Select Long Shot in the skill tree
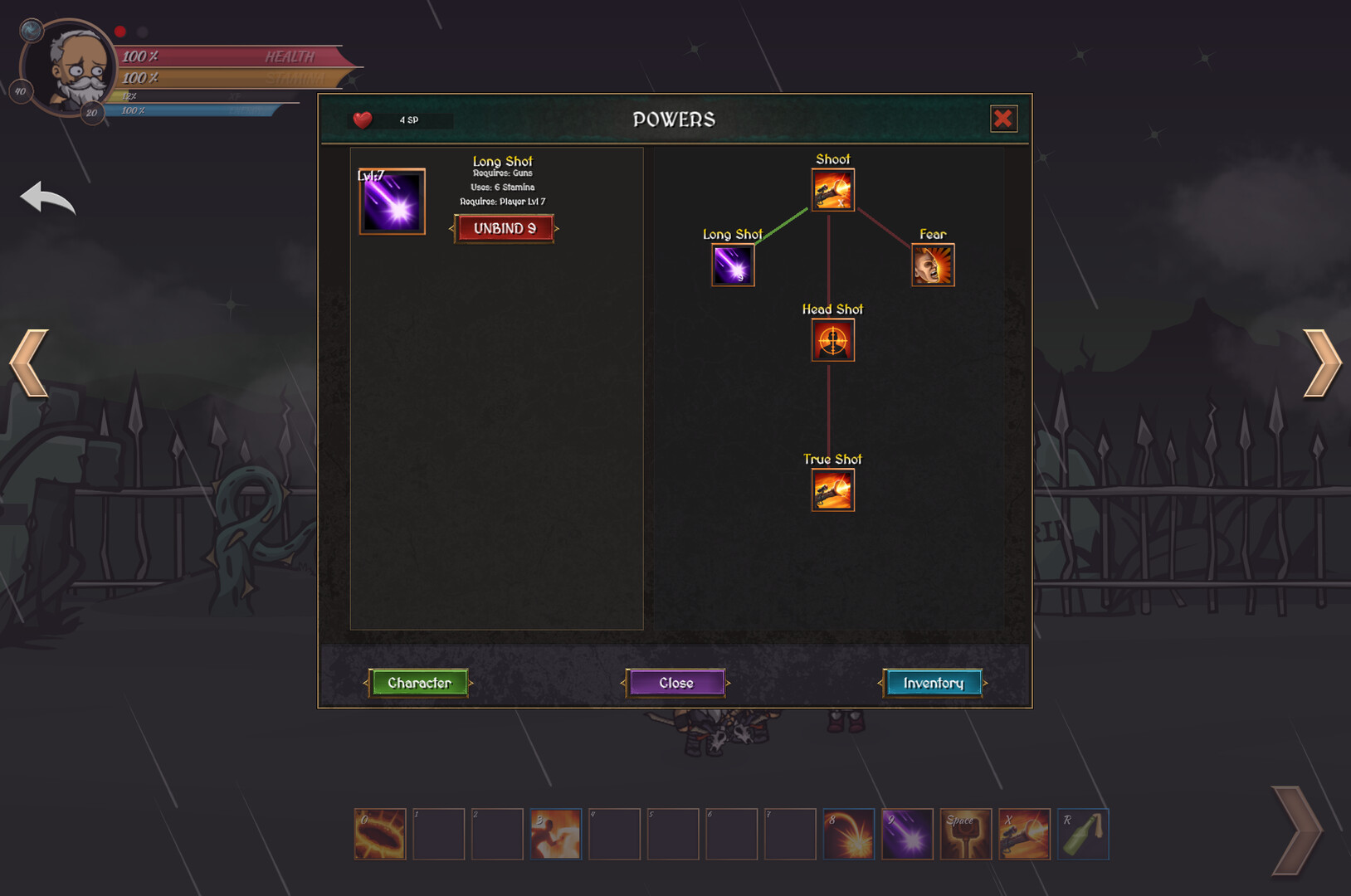Screen dimensions: 1351x896 [732, 264]
